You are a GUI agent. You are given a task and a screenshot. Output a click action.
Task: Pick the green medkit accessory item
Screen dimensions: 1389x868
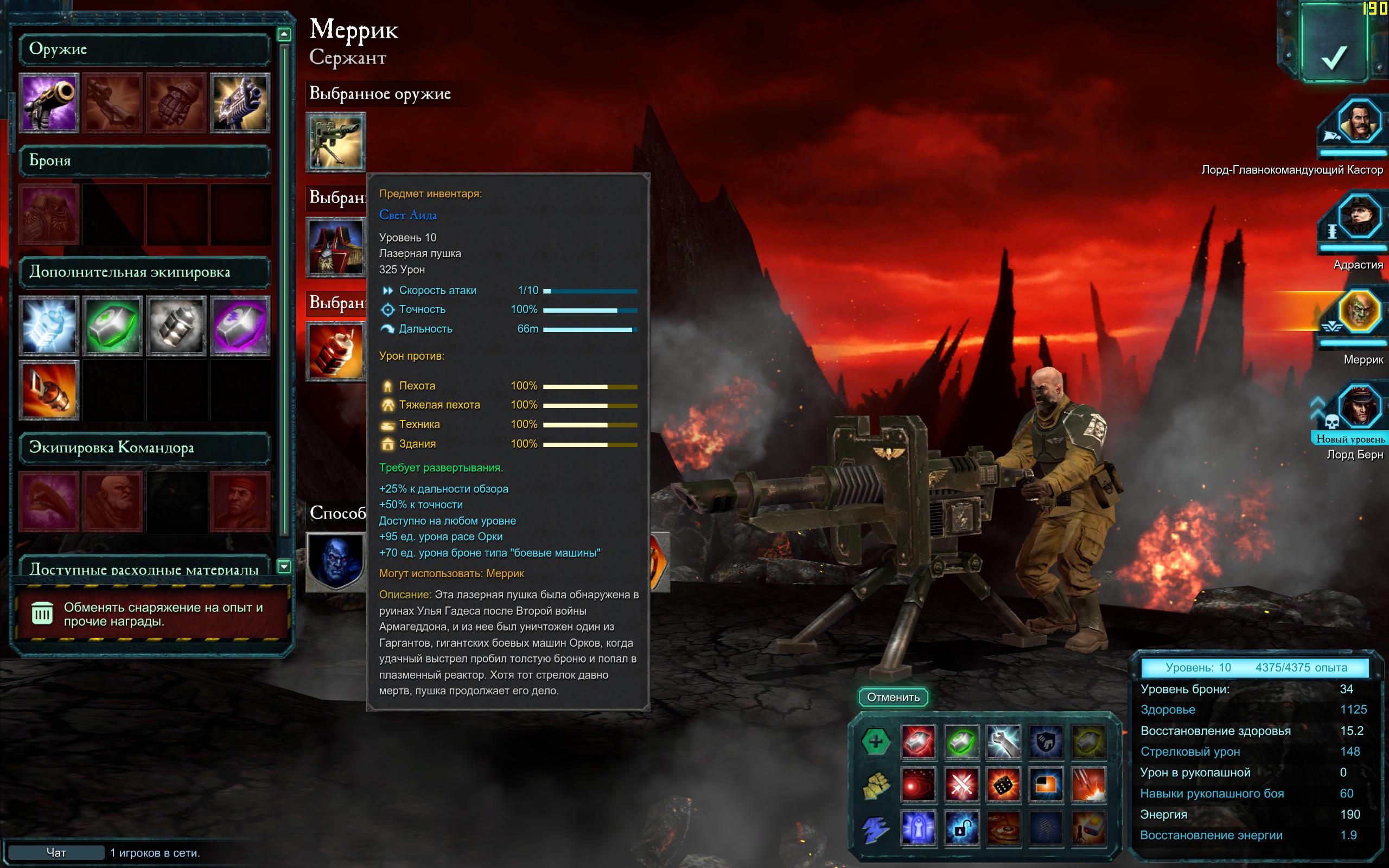point(112,325)
